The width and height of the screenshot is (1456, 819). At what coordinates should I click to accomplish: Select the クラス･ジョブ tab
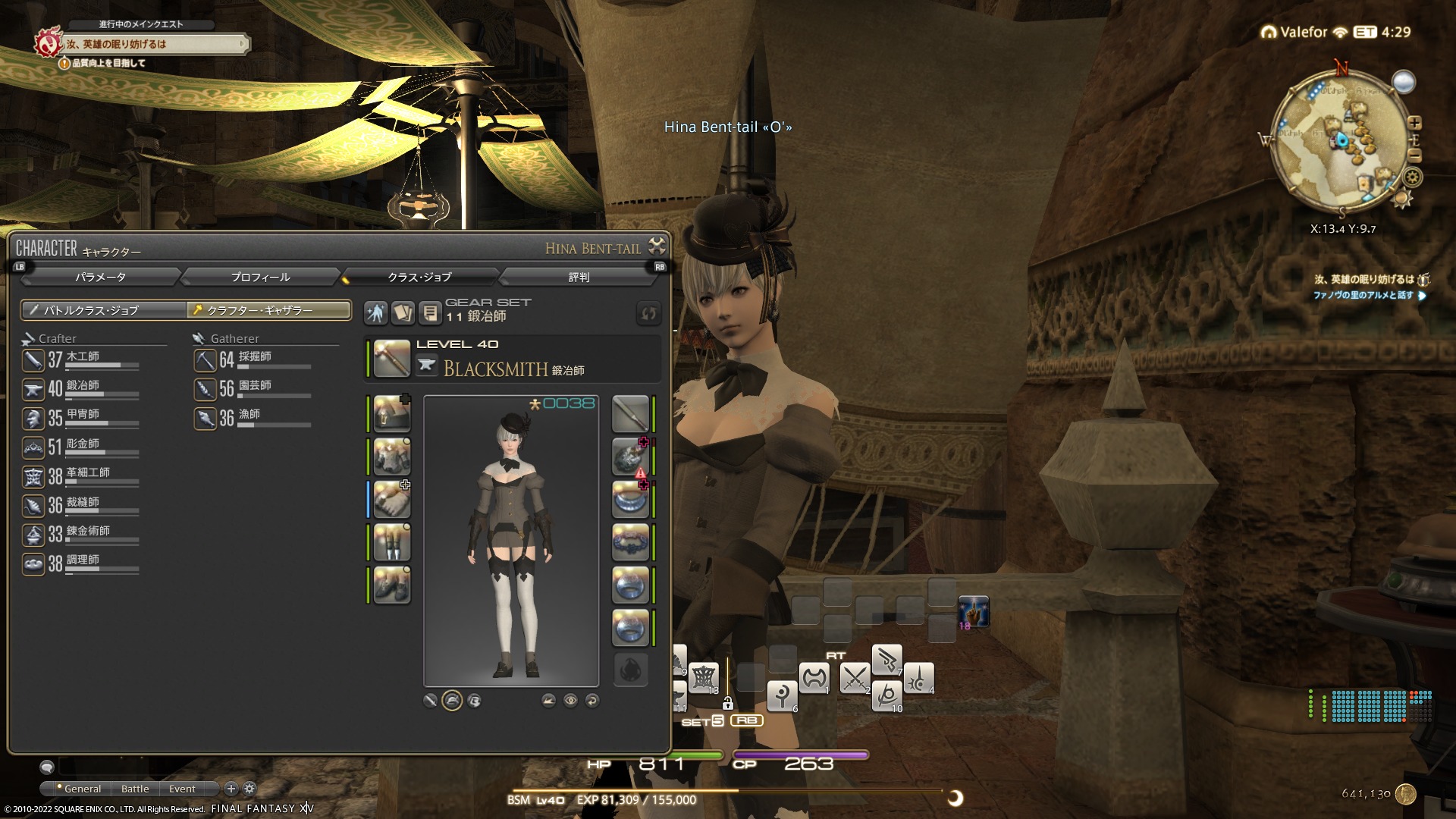click(419, 278)
